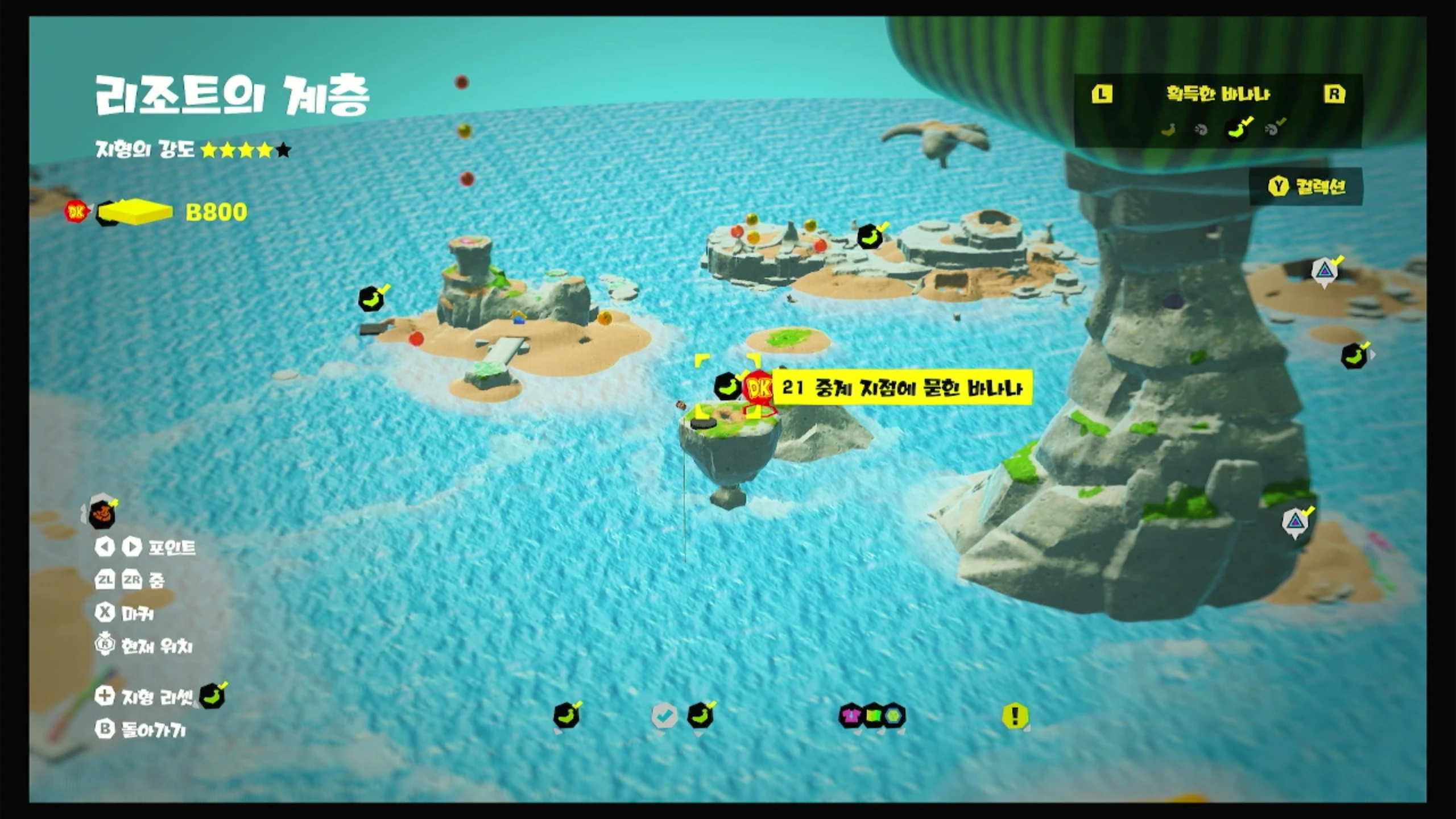Choose the green flag map marker
1456x819 pixels.
click(x=873, y=715)
